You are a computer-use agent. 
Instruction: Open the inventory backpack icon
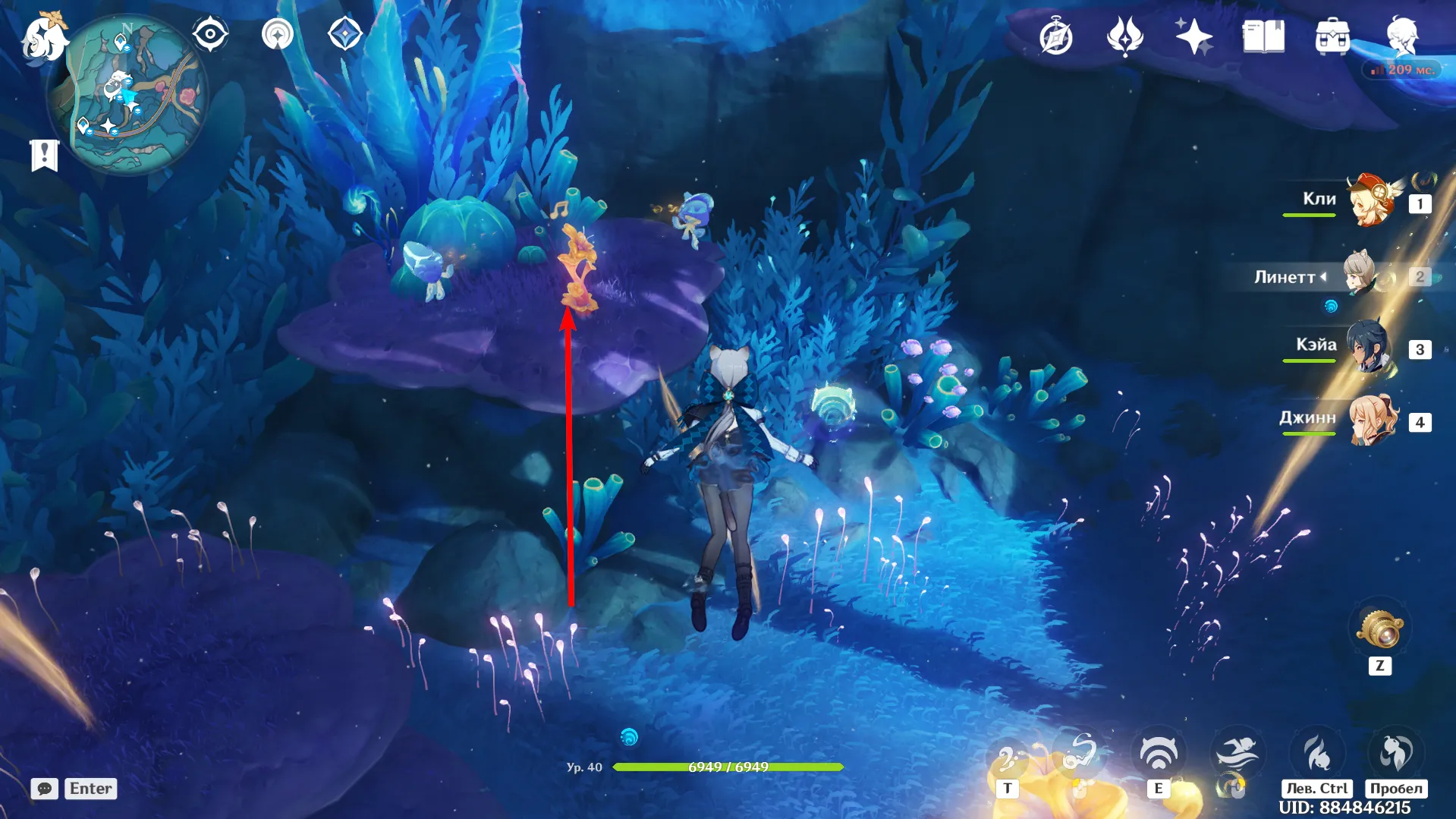1332,36
